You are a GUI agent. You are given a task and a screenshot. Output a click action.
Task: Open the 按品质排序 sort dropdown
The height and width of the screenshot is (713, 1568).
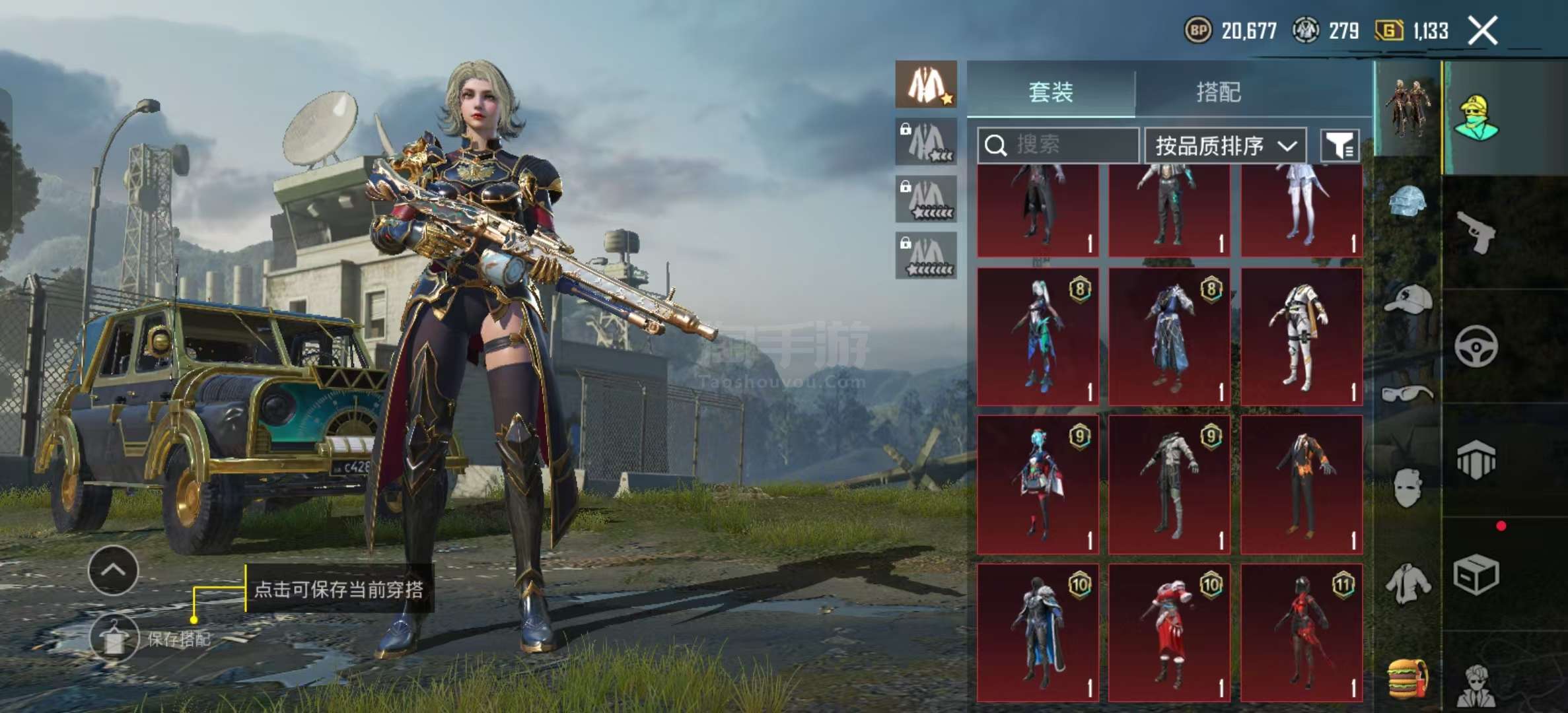pyautogui.click(x=1225, y=145)
